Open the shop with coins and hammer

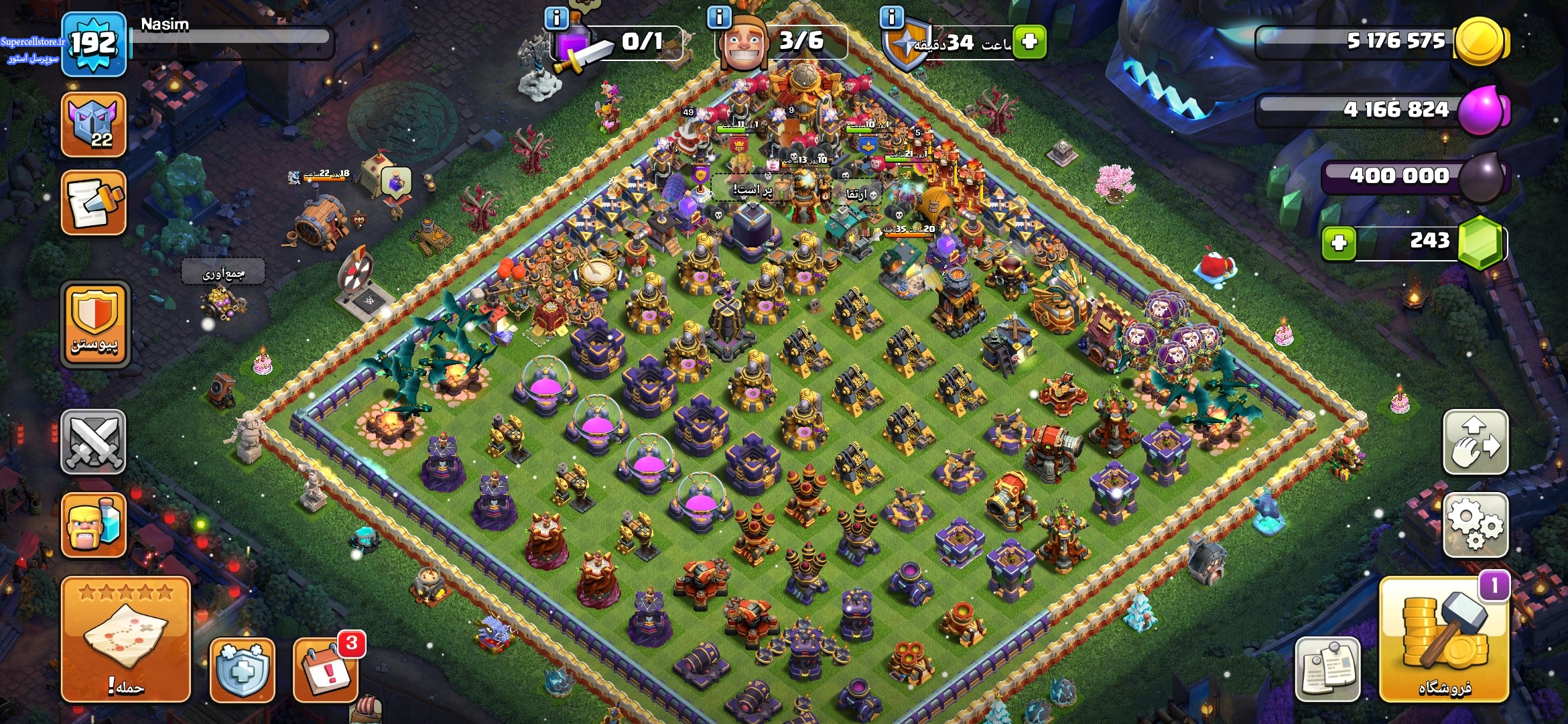1443,640
